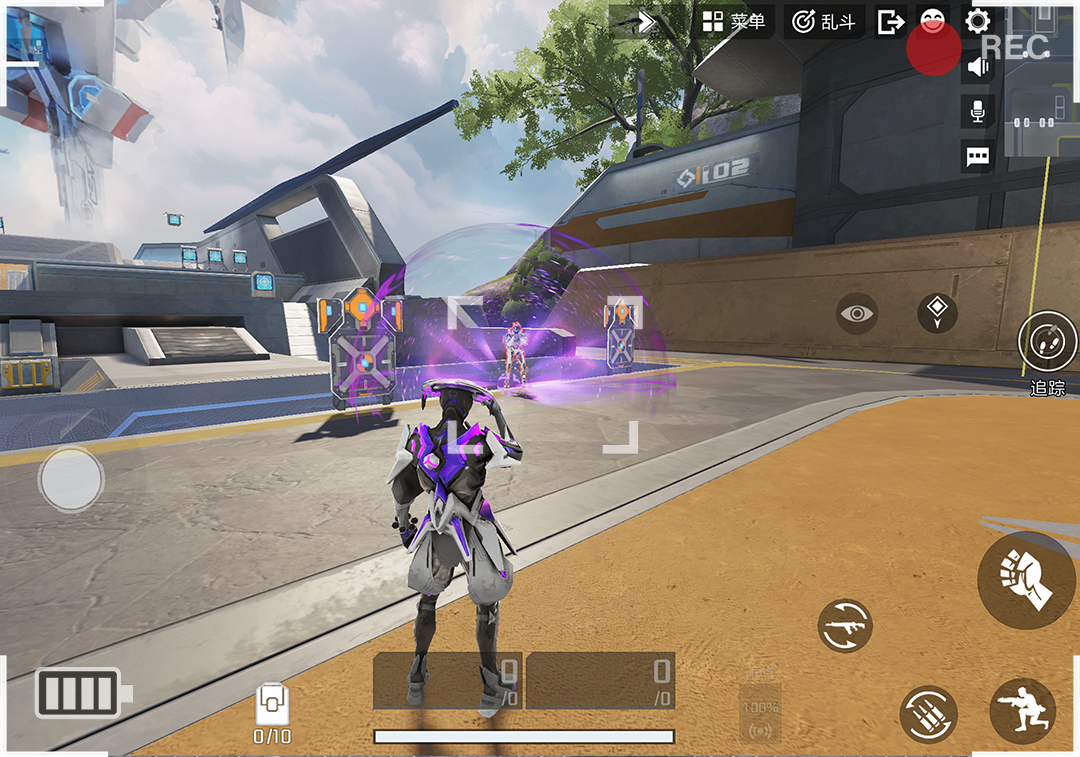The width and height of the screenshot is (1080, 757).
Task: Tap the crouching soldier button
Action: click(x=1022, y=711)
